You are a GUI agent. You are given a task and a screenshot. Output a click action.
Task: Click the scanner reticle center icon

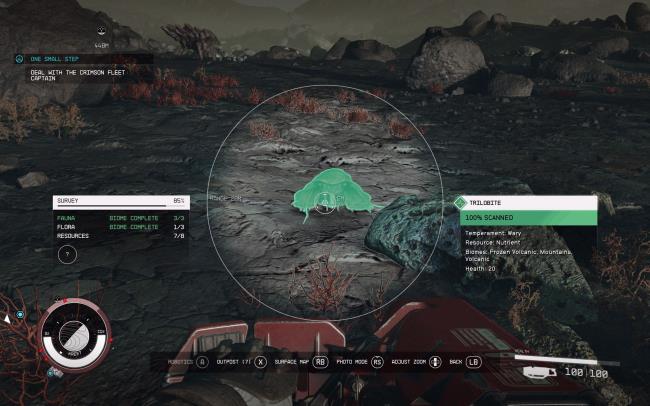pos(325,203)
